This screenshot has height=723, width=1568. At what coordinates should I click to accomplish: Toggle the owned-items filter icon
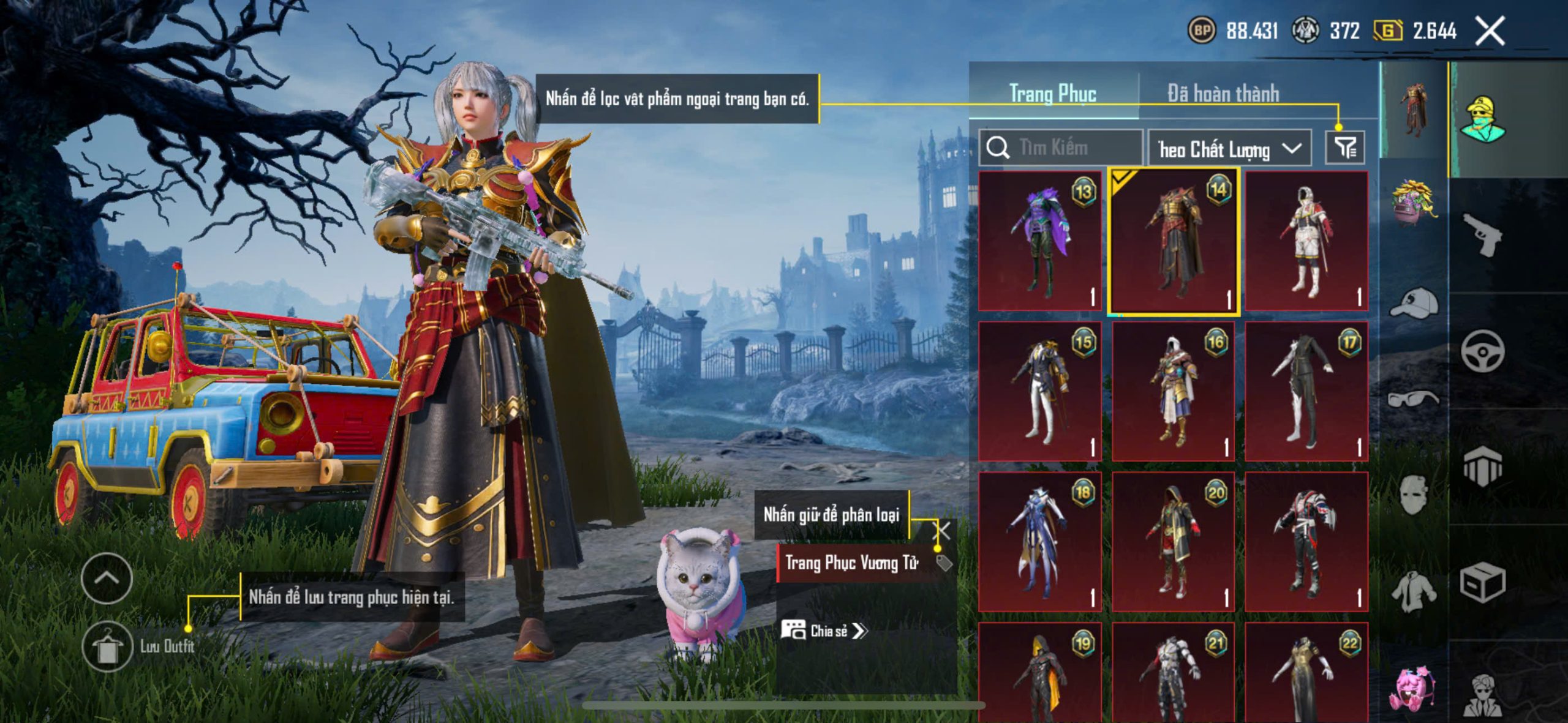click(1345, 148)
